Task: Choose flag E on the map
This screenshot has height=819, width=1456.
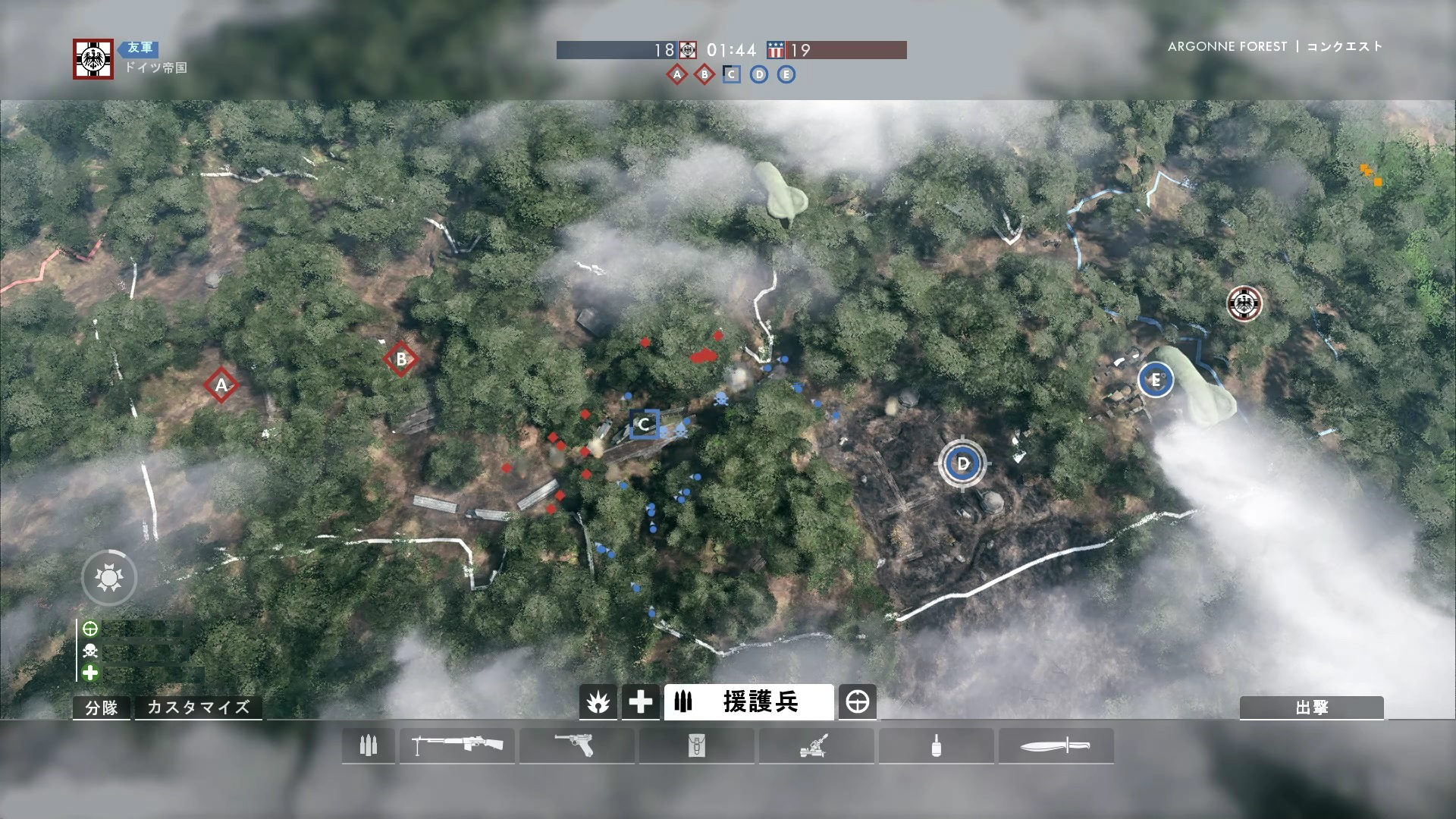Action: coord(1155,379)
